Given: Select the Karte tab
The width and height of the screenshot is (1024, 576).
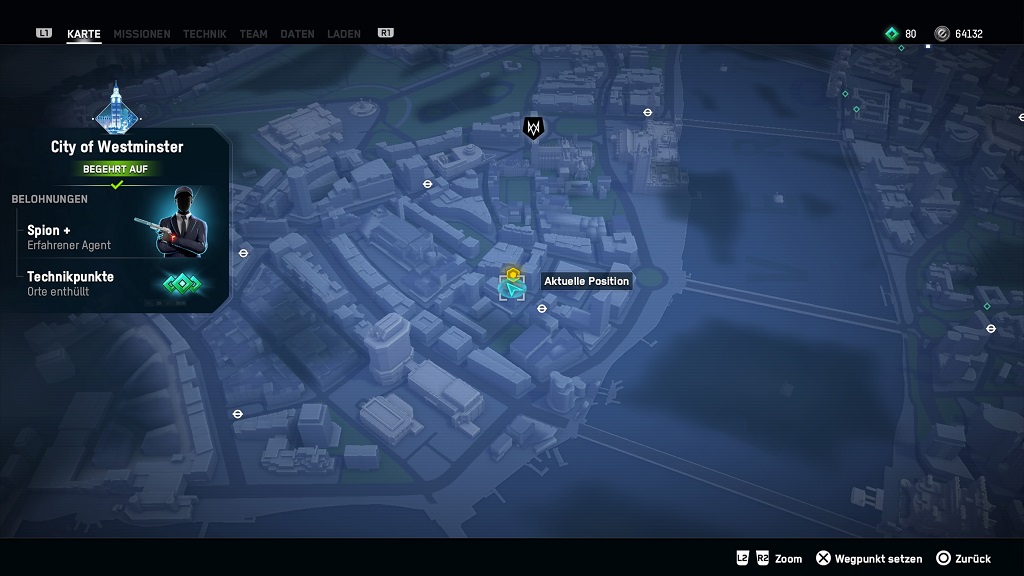Looking at the screenshot, I should pyautogui.click(x=84, y=34).
